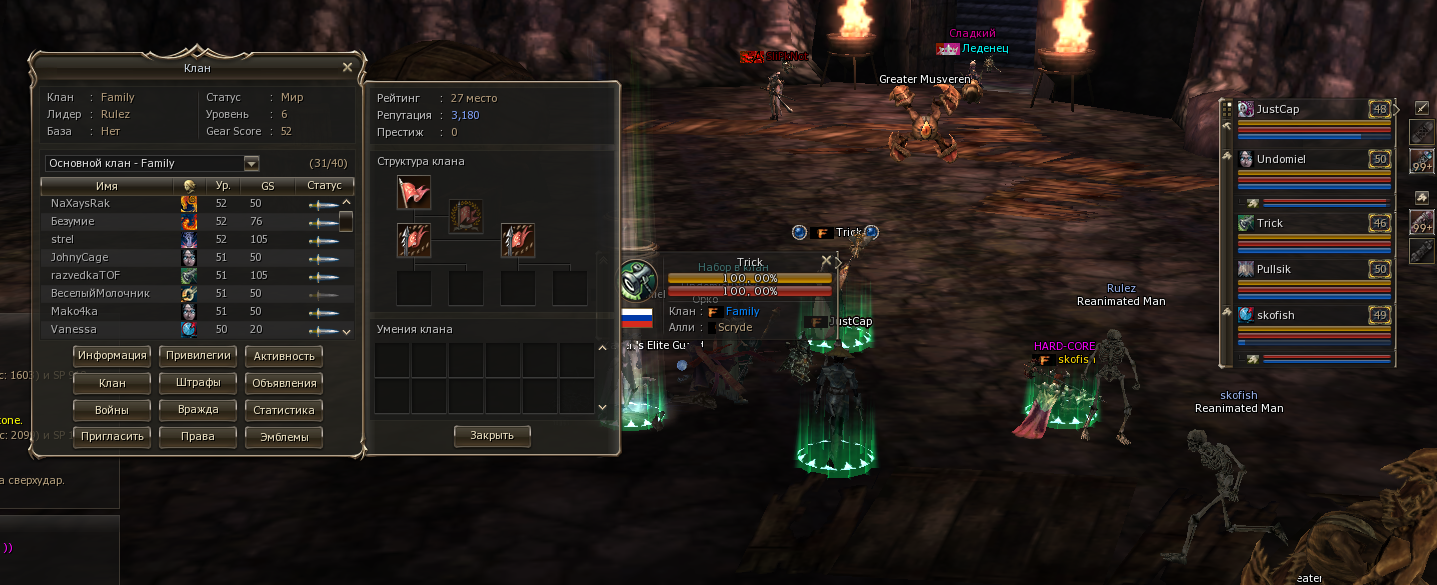1437x585 pixels.
Task: Click the Закрыть button
Action: pos(492,436)
